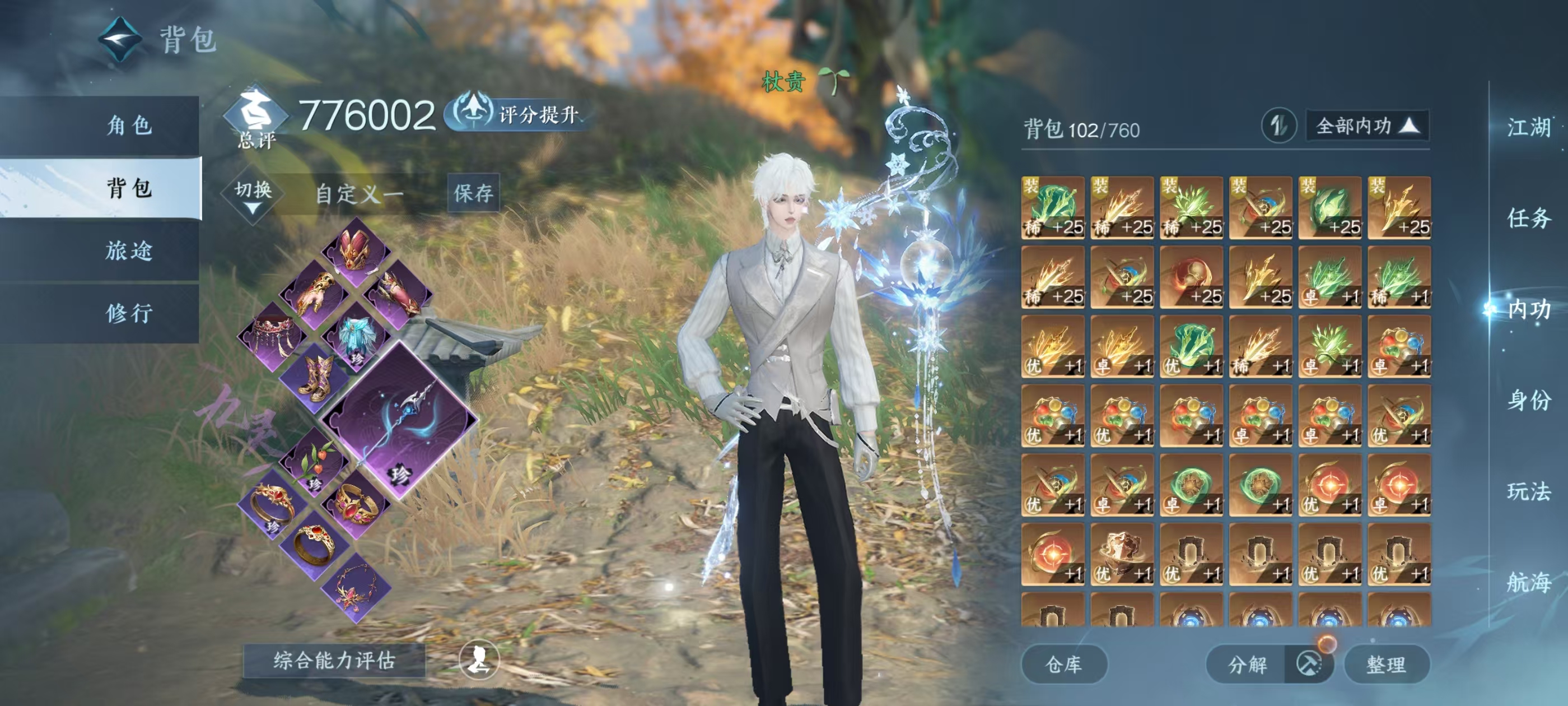Open the 全部内功 filter dropdown
Image resolution: width=1568 pixels, height=706 pixels.
click(x=1367, y=126)
